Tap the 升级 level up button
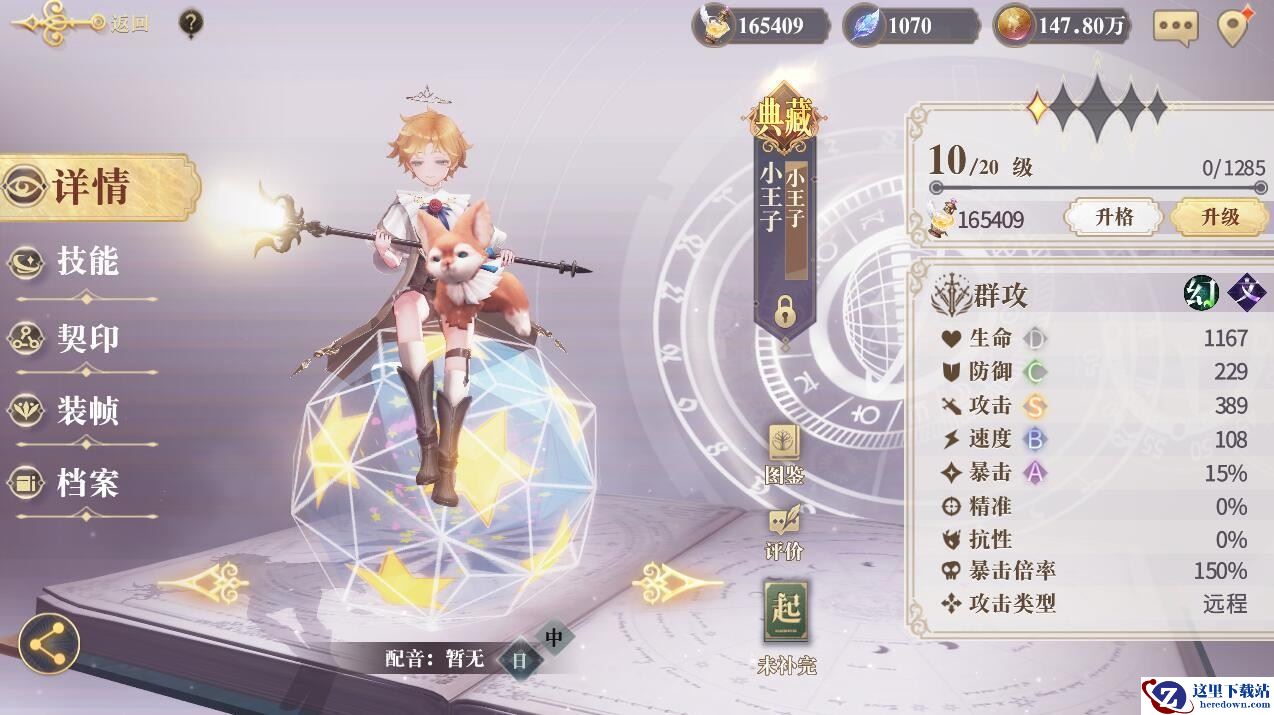1274x715 pixels. pyautogui.click(x=1219, y=217)
